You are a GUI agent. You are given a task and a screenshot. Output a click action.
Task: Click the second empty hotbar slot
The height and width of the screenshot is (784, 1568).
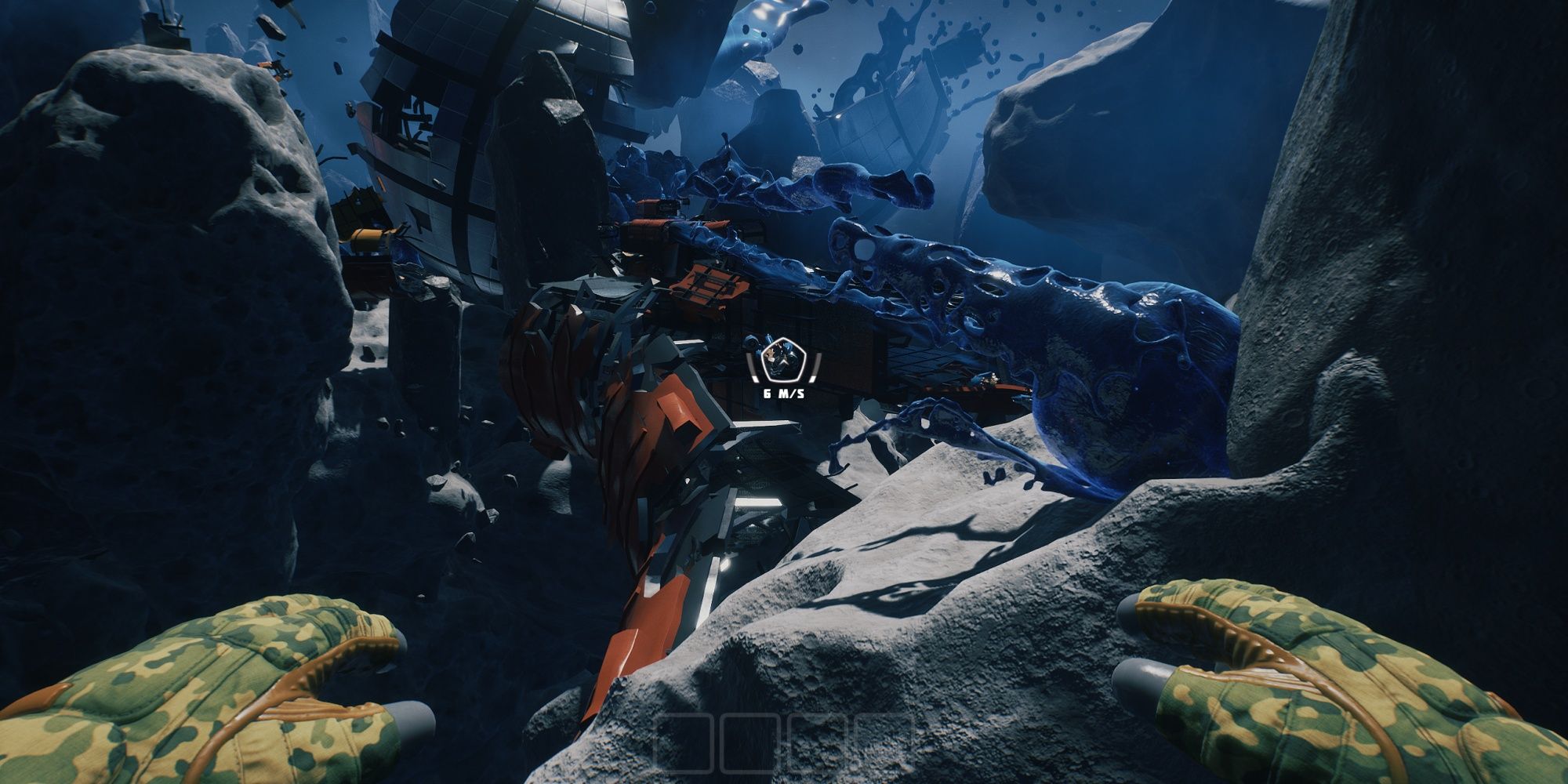click(750, 745)
